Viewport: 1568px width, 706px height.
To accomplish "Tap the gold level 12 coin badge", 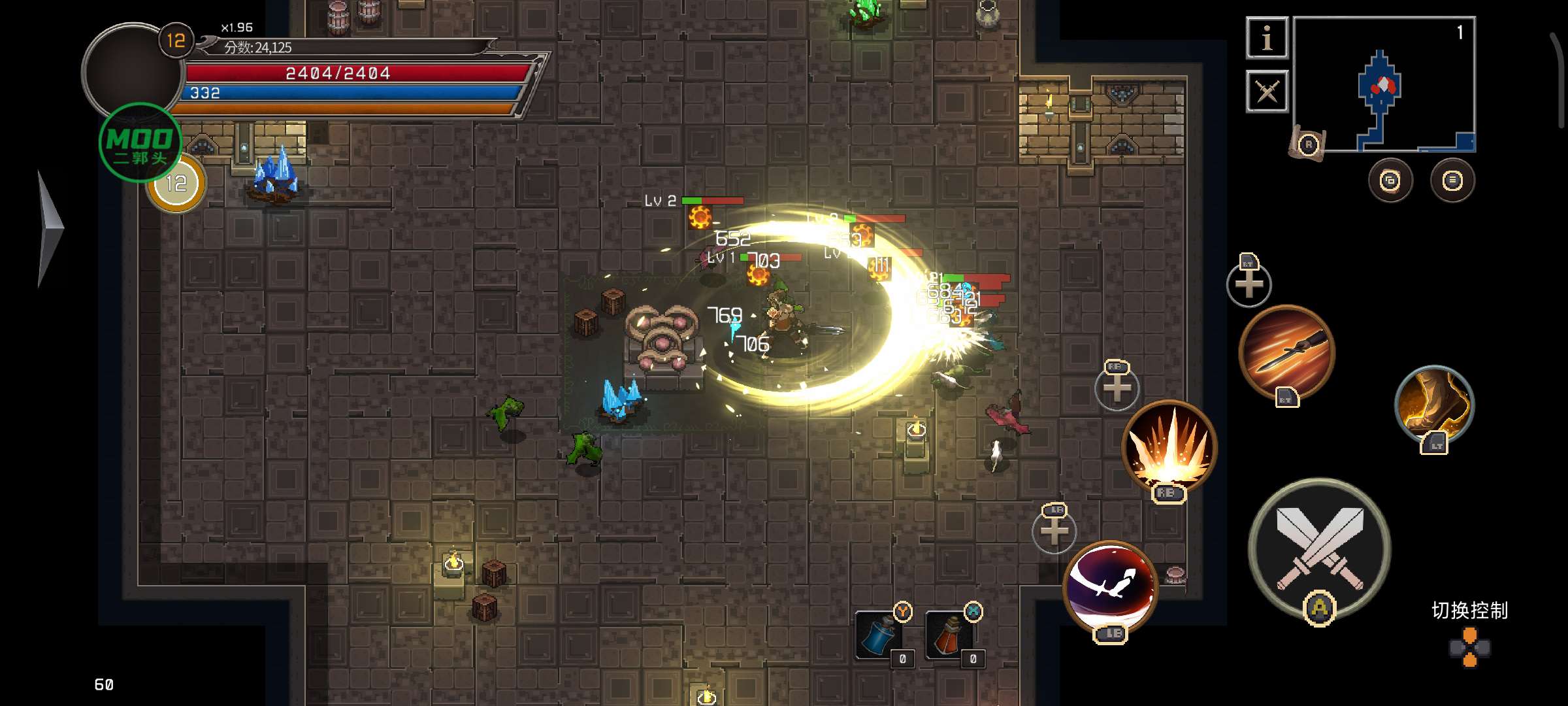I will pyautogui.click(x=176, y=184).
